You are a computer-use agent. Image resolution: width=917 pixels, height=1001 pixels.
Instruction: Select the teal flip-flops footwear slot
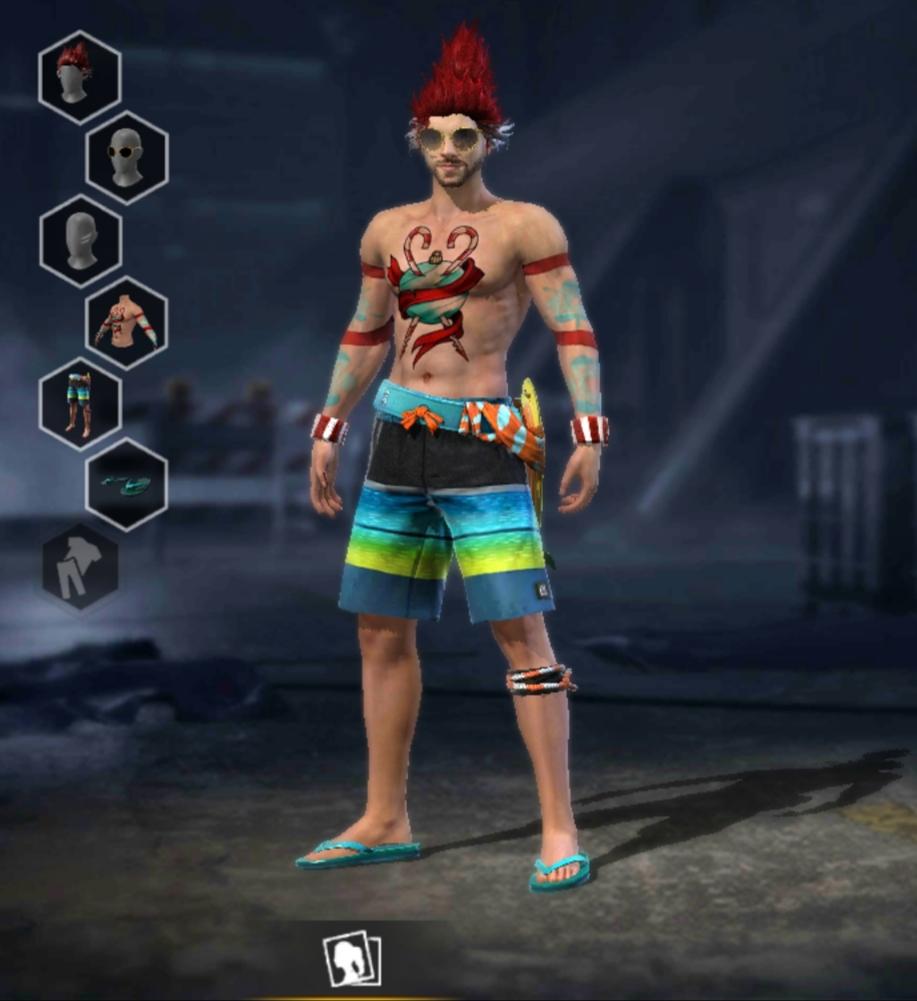tap(127, 485)
